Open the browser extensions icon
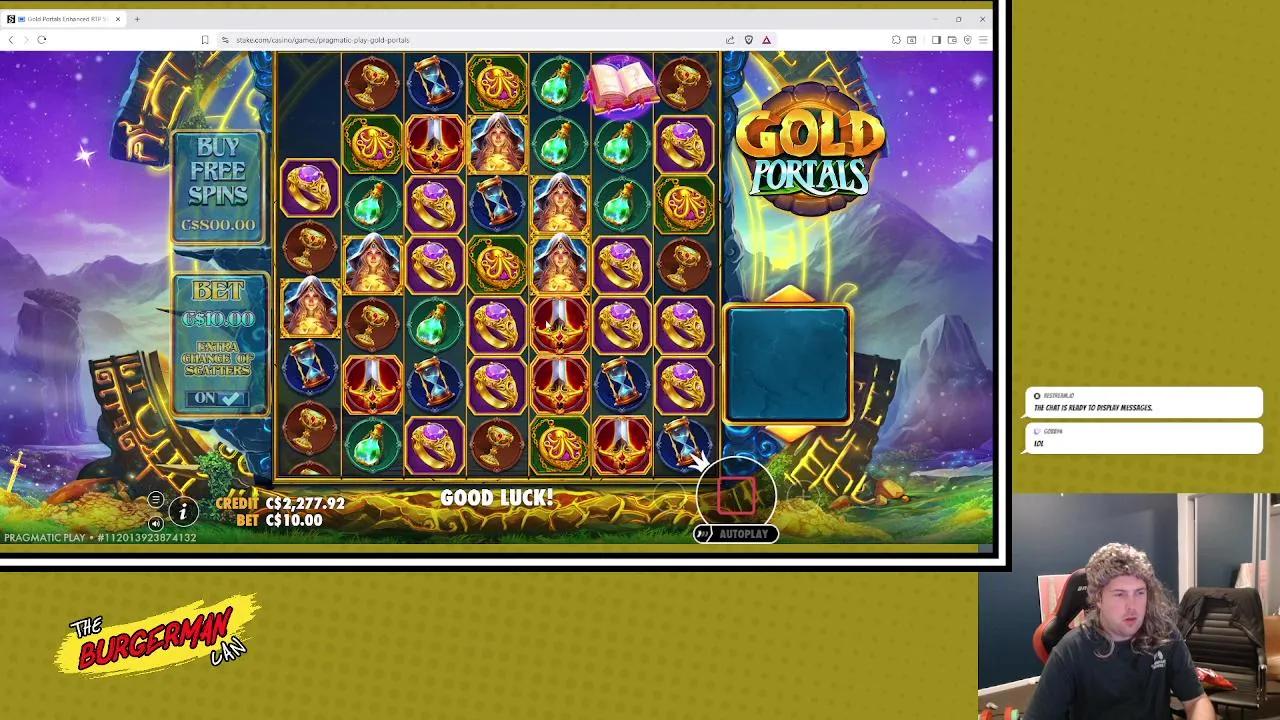The height and width of the screenshot is (720, 1280). [x=896, y=40]
